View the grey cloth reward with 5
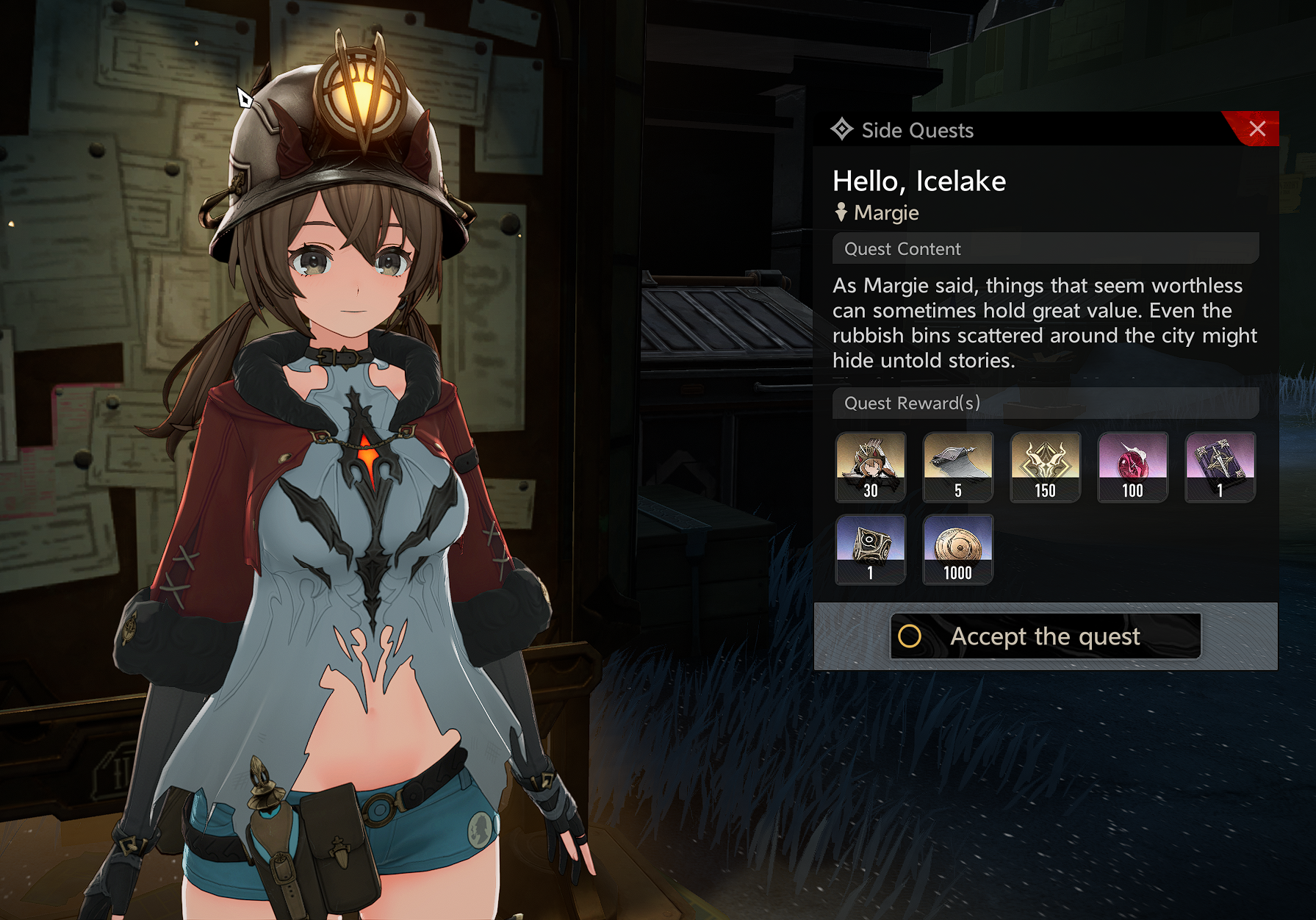Screen dimensions: 1316x920 click(957, 467)
